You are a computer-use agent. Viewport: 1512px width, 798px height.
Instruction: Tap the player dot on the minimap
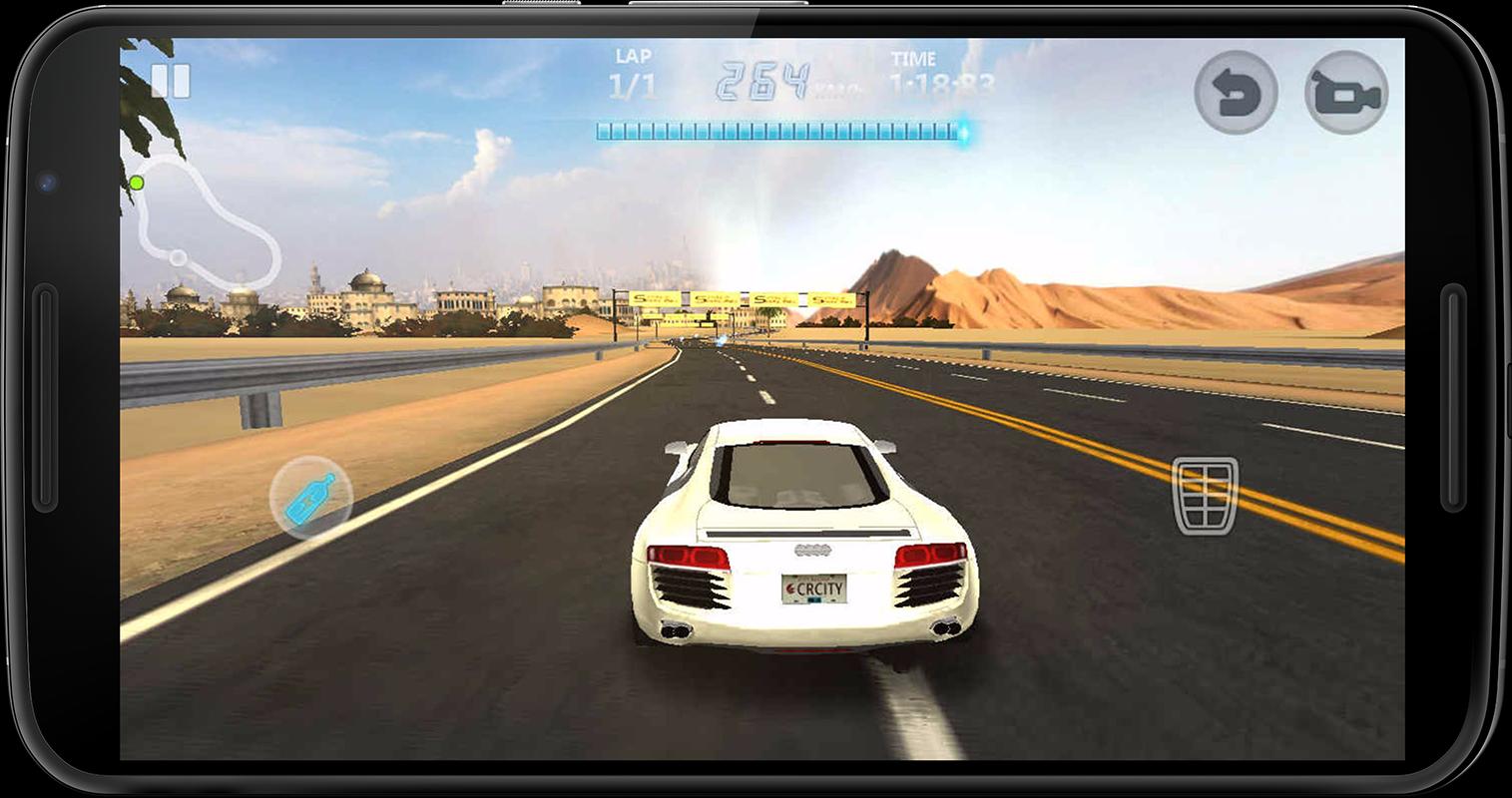tap(135, 183)
